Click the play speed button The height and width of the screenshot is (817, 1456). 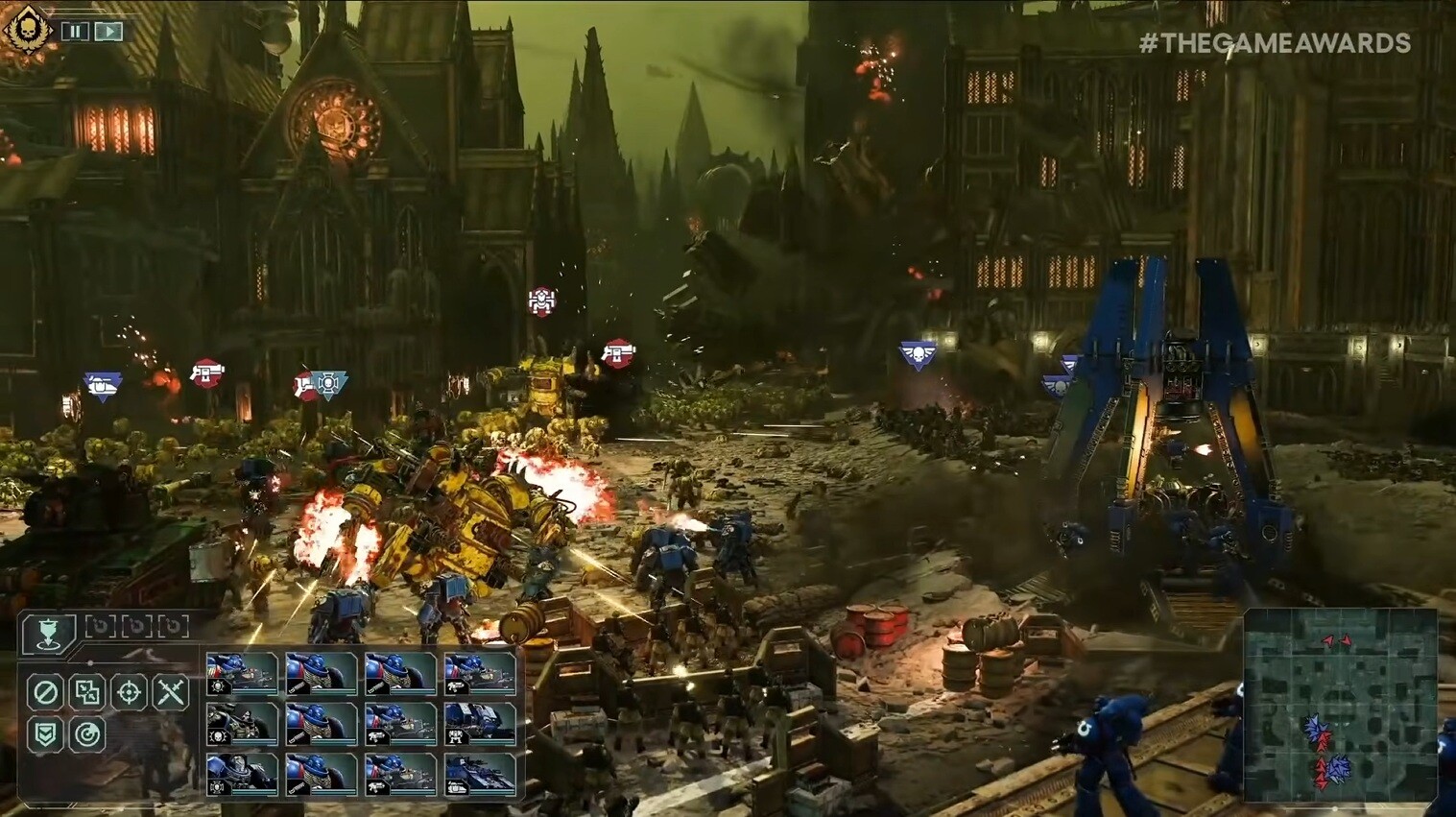pos(109,31)
